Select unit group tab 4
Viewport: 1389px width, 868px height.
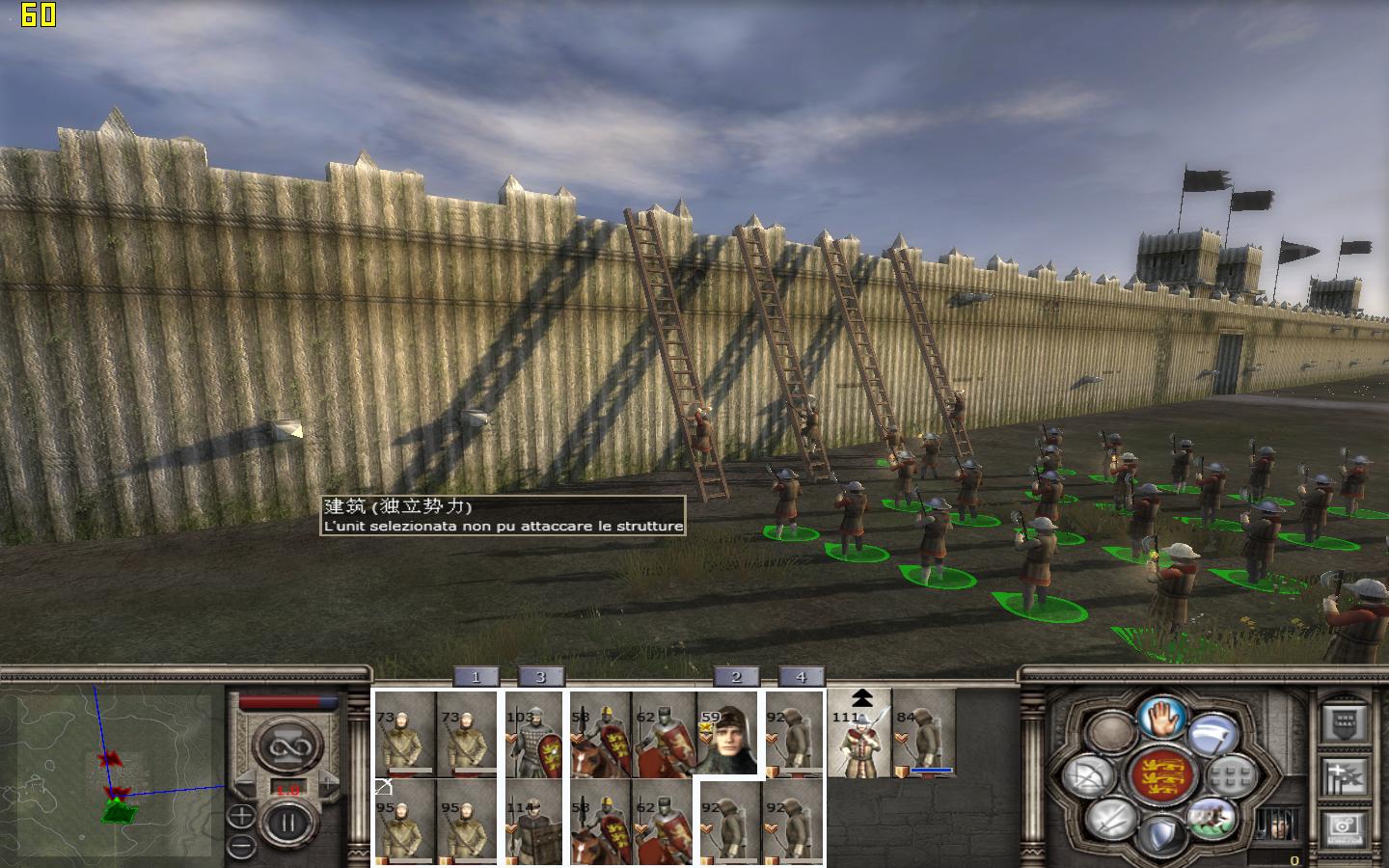[801, 677]
